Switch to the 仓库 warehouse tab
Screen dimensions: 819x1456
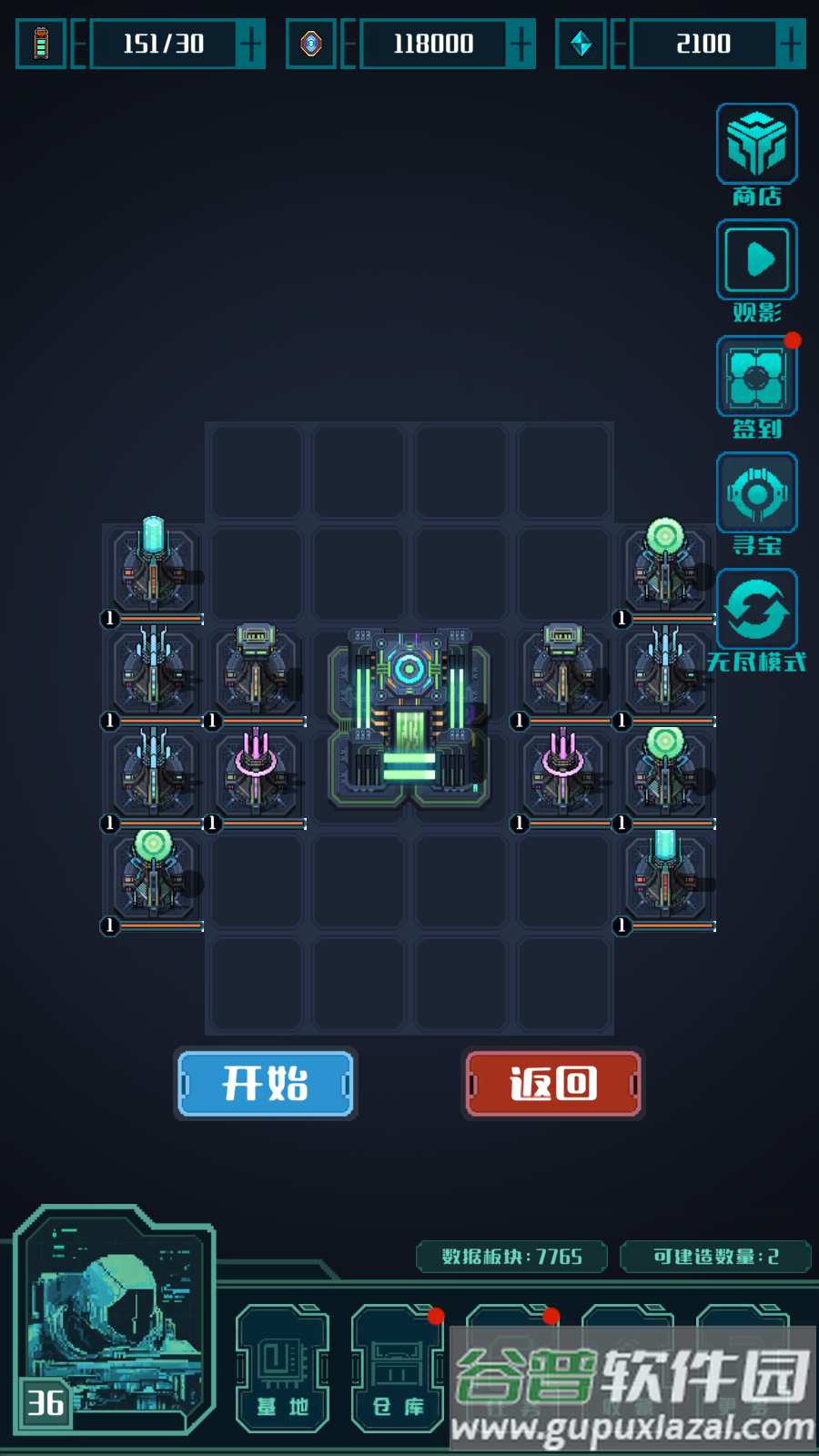(x=398, y=1370)
